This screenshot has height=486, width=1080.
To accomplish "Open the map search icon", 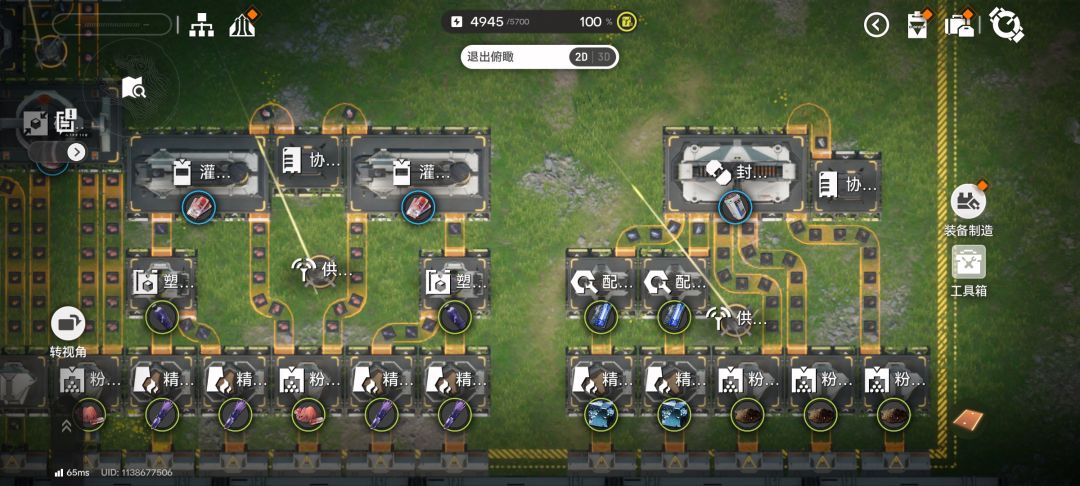I will (x=134, y=88).
